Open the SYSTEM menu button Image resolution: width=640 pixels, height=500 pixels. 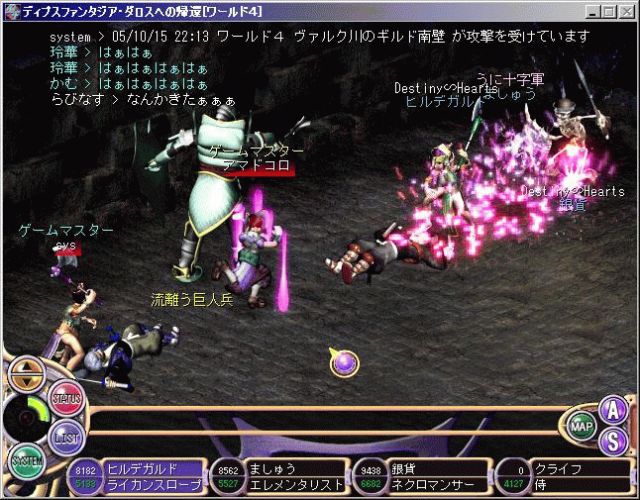click(x=27, y=461)
